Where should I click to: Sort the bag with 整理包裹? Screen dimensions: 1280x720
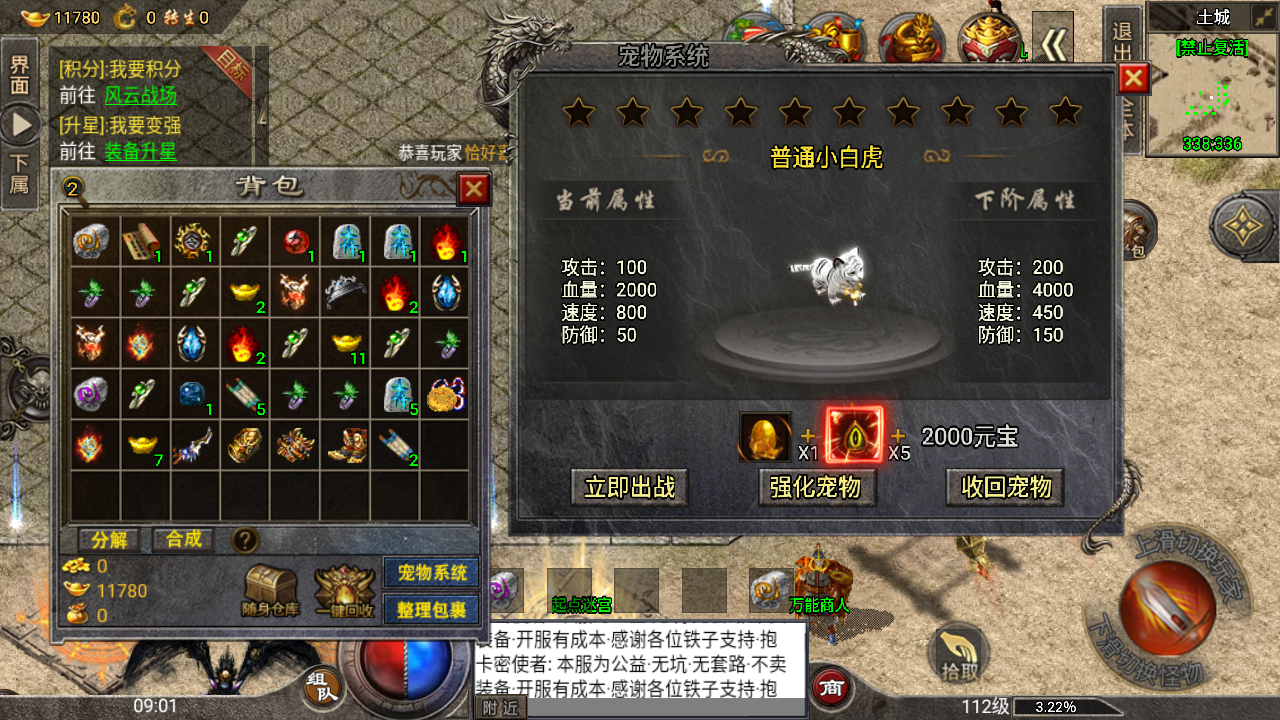click(432, 609)
